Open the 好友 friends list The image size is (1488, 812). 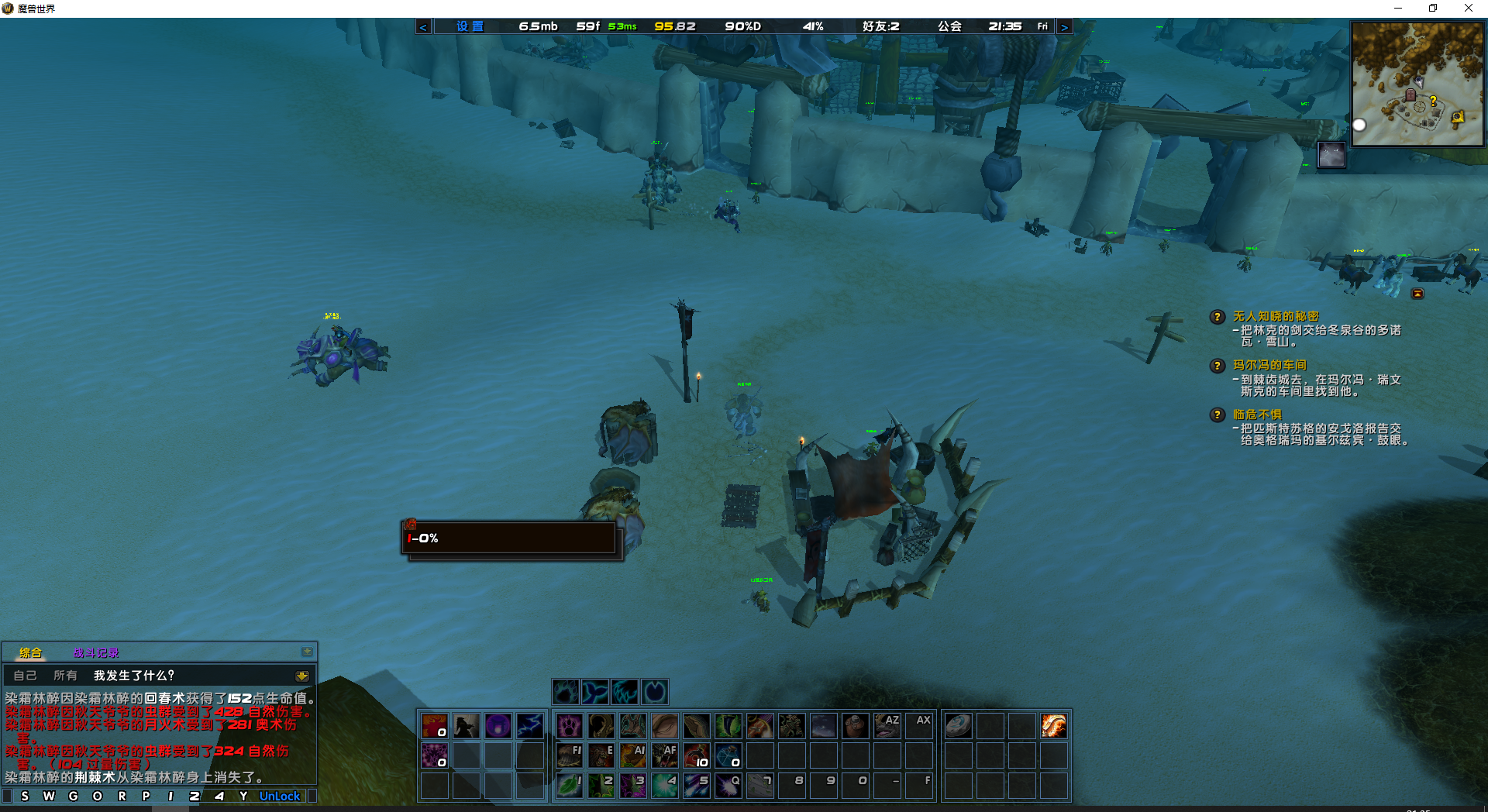coord(880,26)
